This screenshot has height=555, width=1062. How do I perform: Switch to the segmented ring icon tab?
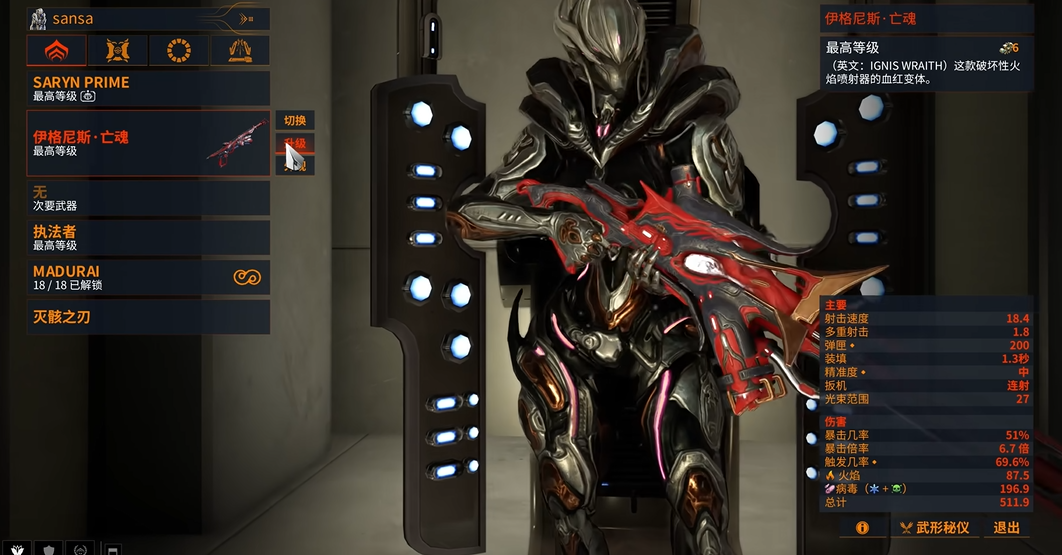pyautogui.click(x=178, y=50)
